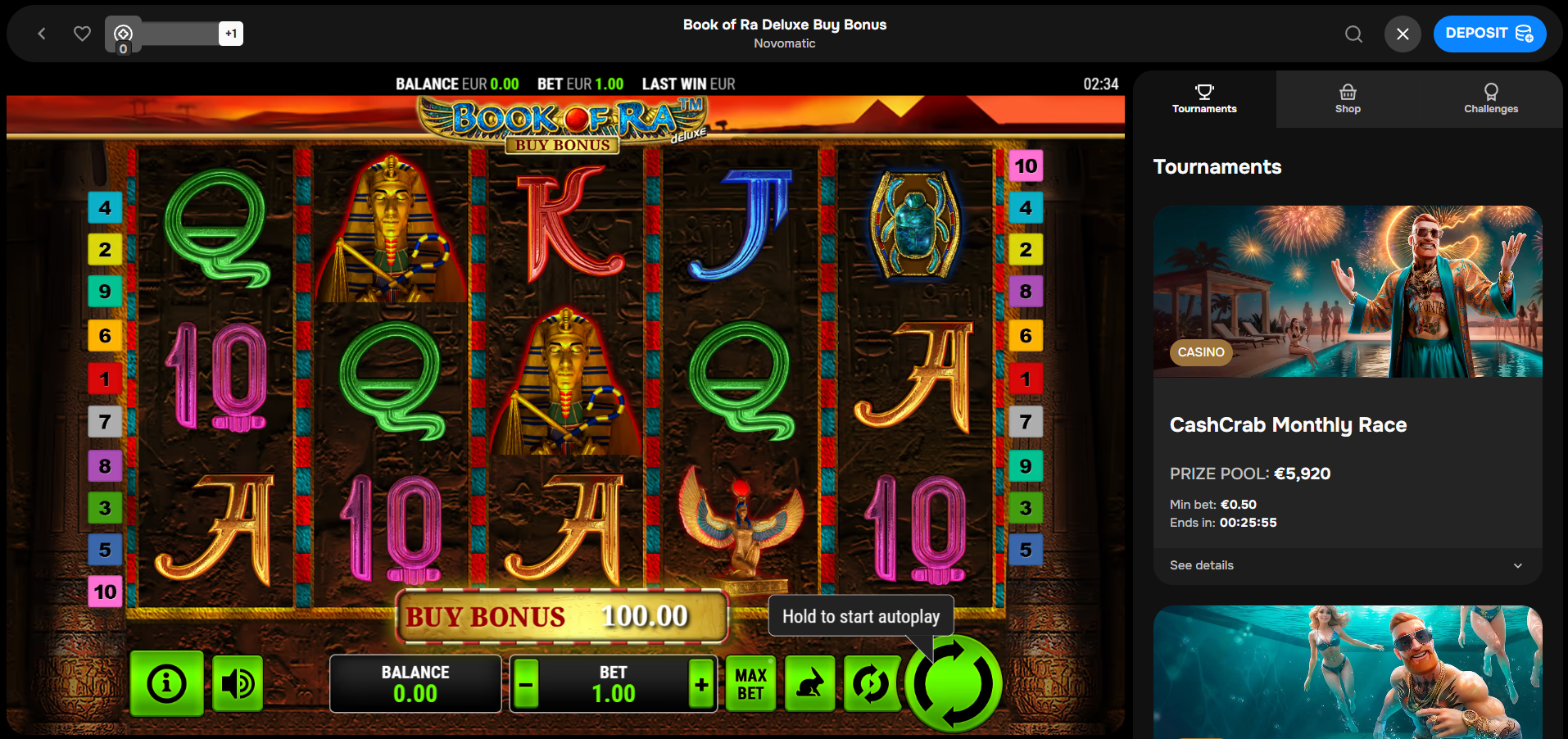Add the game to favorites with the heart
Screen dimensions: 1568x739
(82, 34)
